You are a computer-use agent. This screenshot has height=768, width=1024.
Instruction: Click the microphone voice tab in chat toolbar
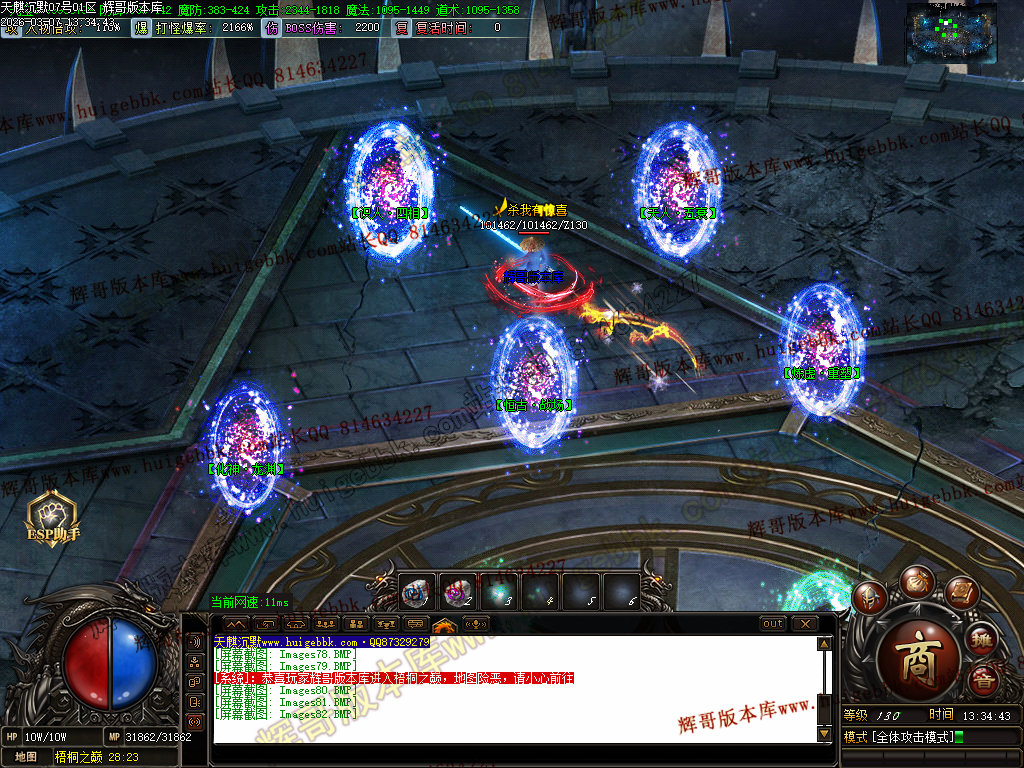[477, 625]
